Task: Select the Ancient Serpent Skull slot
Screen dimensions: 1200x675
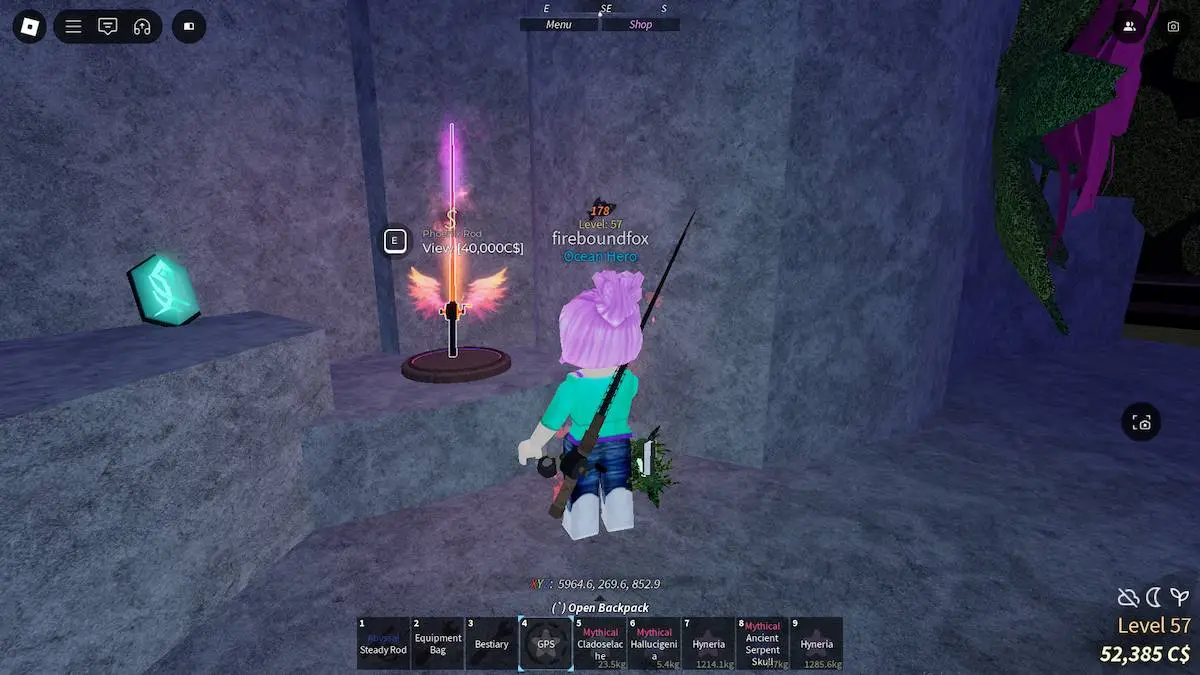Action: click(762, 643)
